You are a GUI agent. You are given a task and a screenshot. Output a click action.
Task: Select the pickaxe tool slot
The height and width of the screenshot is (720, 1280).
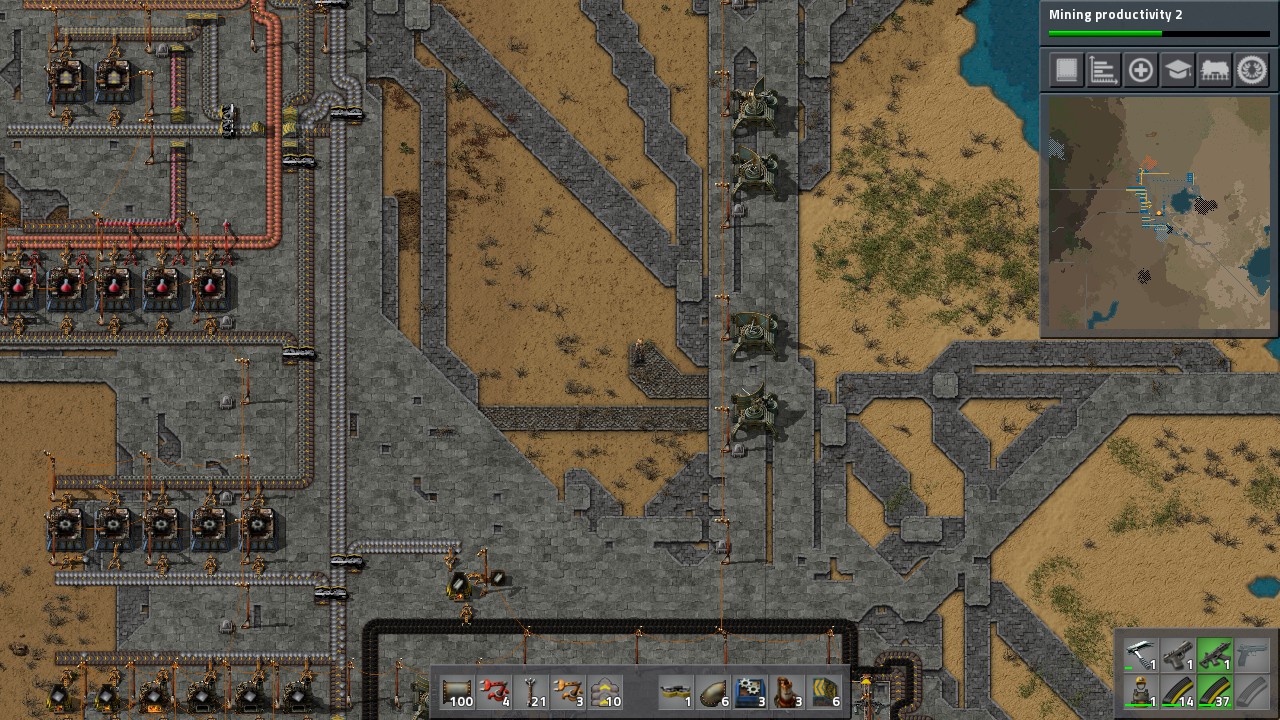(x=1141, y=655)
